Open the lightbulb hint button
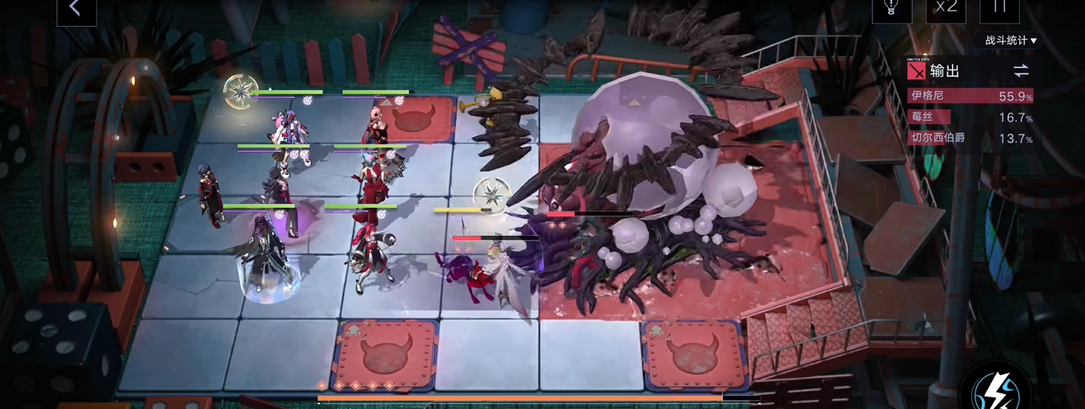This screenshot has width=1085, height=409. coord(890,9)
